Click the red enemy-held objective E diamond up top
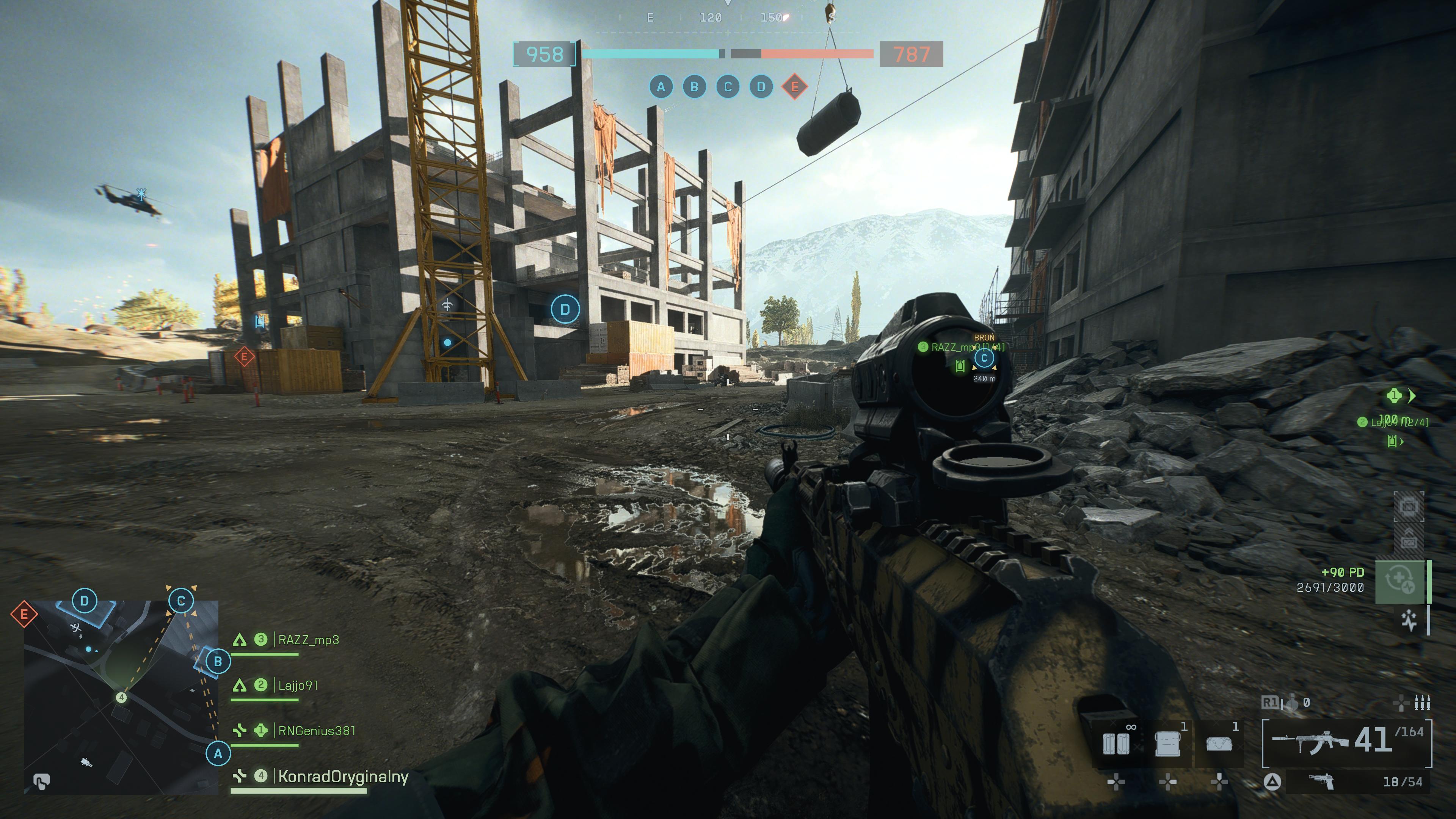1456x819 pixels. click(x=794, y=87)
